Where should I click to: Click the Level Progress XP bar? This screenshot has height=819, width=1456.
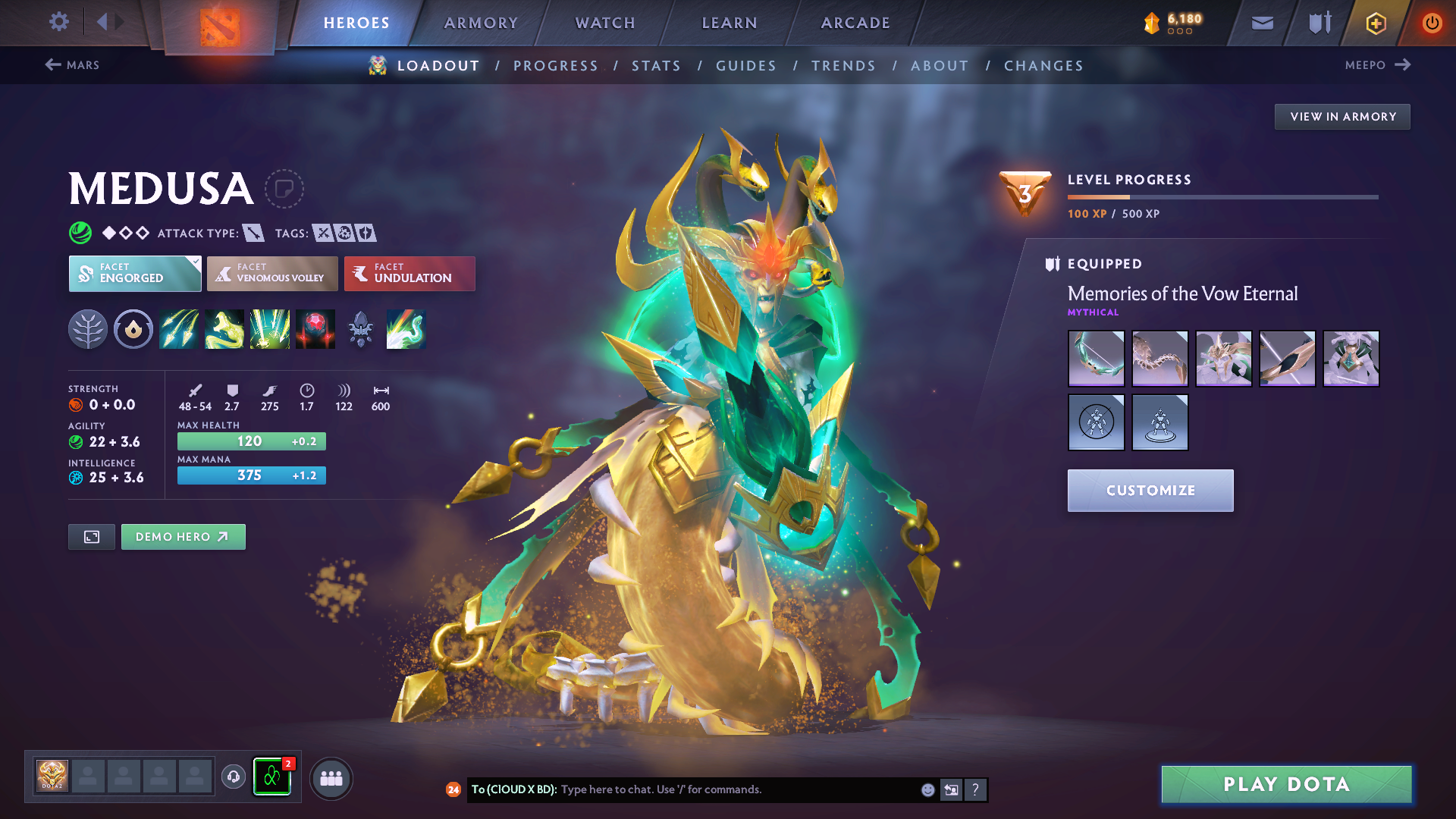1221,196
